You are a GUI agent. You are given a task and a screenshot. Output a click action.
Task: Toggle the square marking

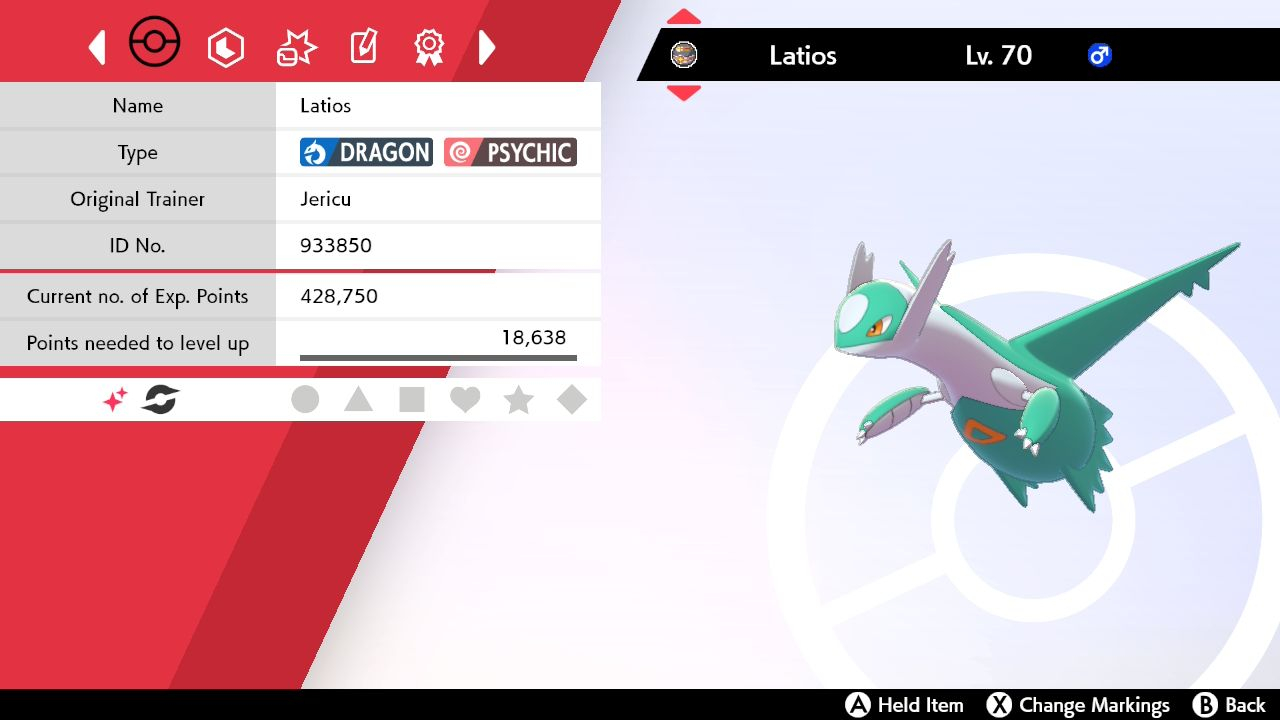click(x=412, y=400)
